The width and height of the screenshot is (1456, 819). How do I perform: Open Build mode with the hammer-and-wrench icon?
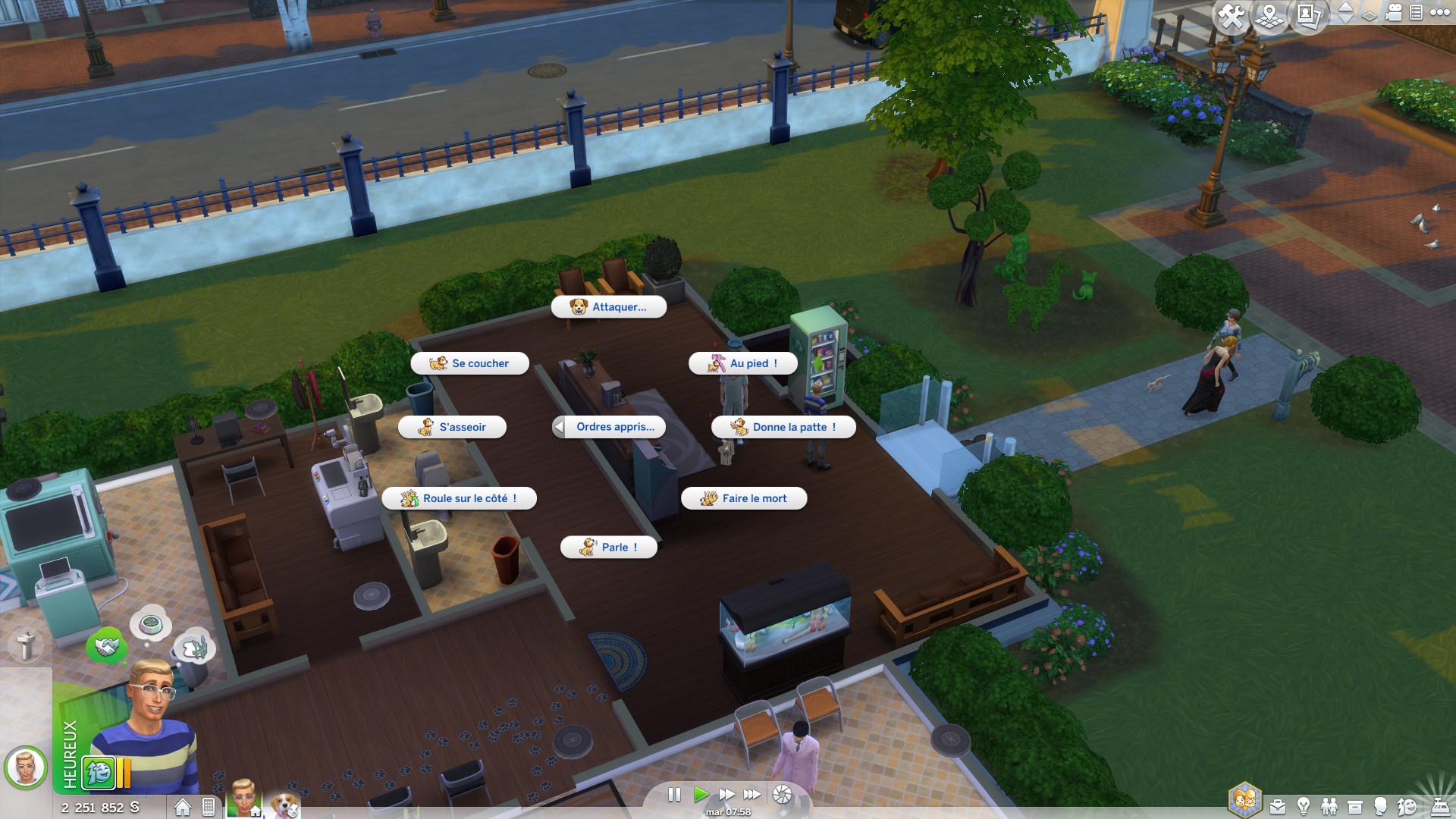click(x=1232, y=16)
